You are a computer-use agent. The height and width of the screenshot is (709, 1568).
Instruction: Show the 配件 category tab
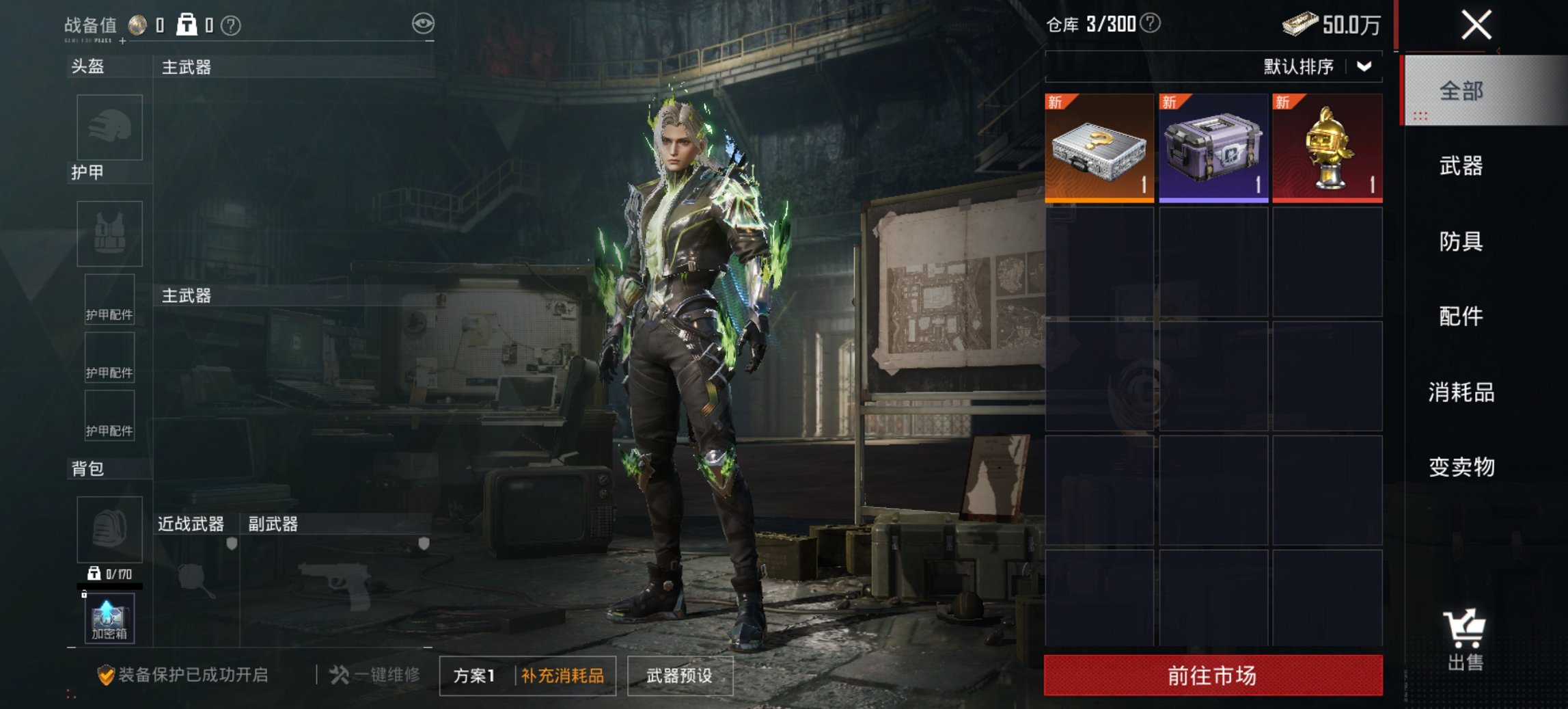tap(1461, 317)
